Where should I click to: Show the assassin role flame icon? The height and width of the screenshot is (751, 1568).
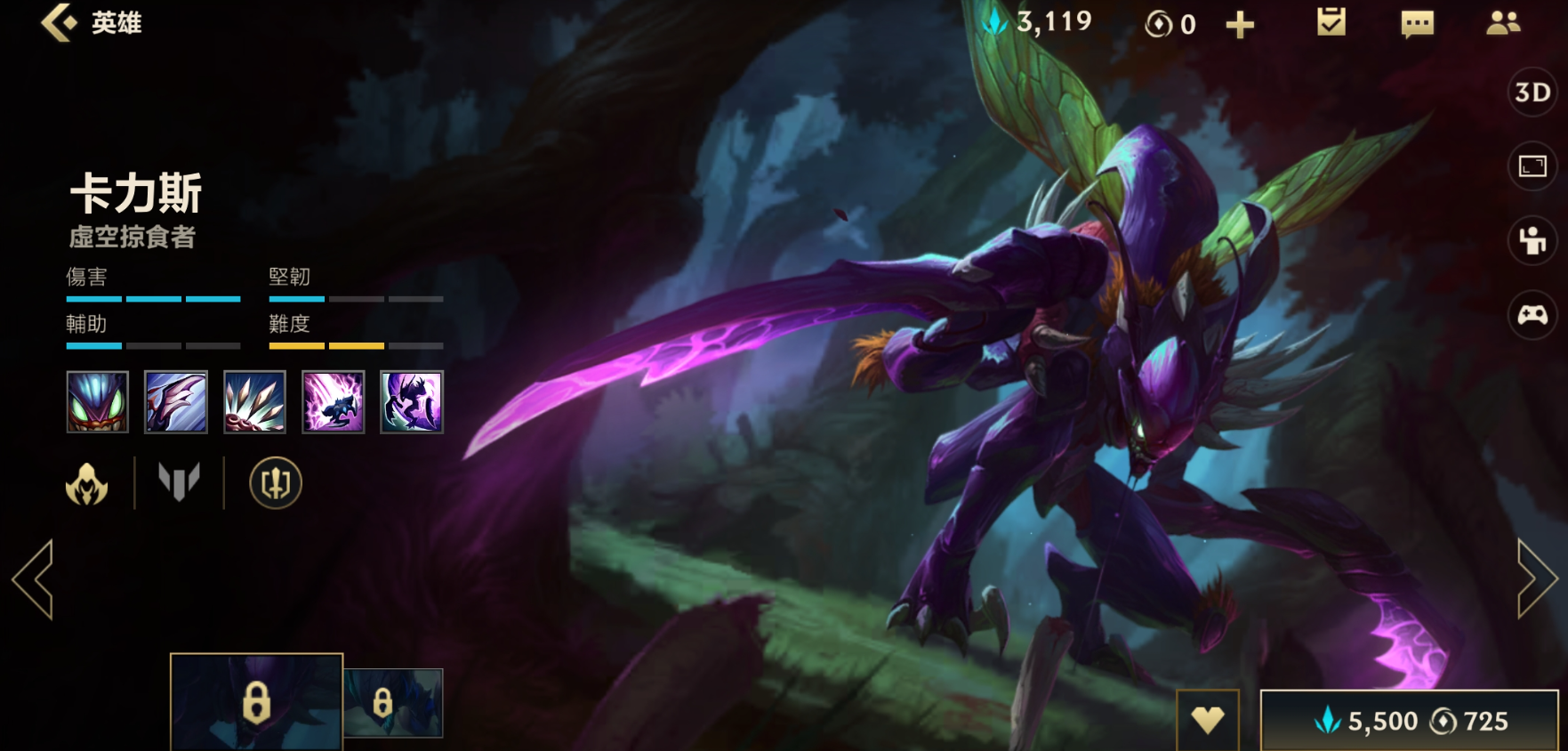click(x=87, y=484)
